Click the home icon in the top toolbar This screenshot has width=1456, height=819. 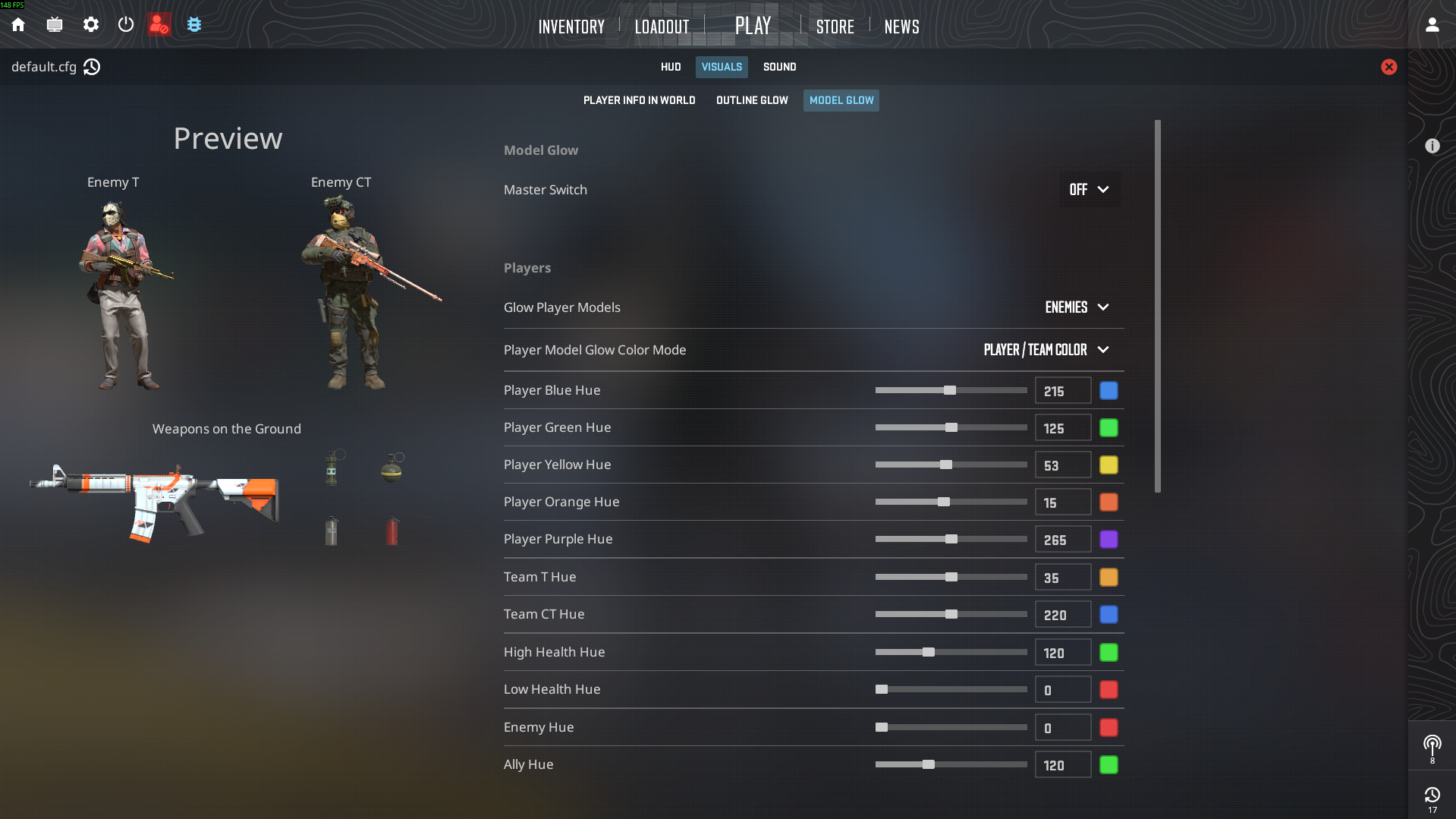pyautogui.click(x=17, y=24)
